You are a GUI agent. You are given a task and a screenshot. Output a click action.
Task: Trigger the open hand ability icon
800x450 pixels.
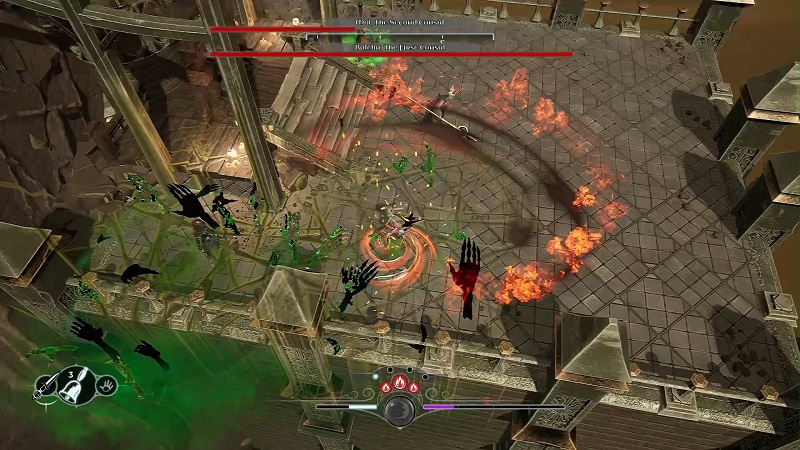point(106,385)
